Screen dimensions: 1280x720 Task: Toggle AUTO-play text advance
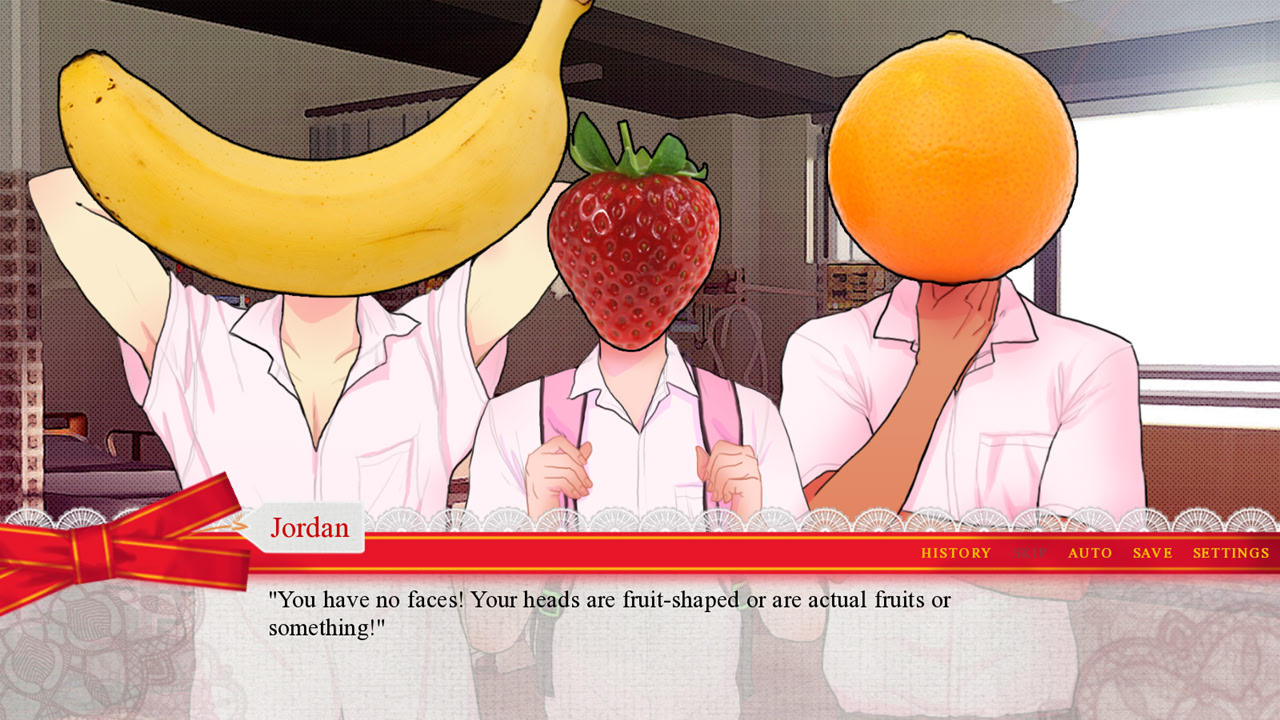1091,552
